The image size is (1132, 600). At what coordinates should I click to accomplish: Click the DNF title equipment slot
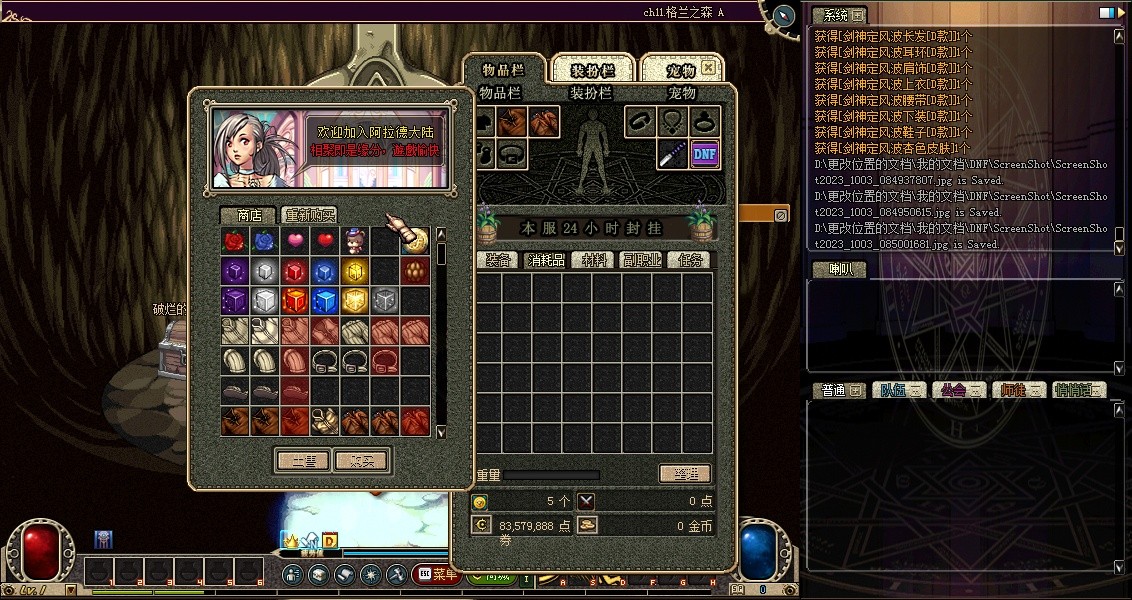tap(704, 153)
